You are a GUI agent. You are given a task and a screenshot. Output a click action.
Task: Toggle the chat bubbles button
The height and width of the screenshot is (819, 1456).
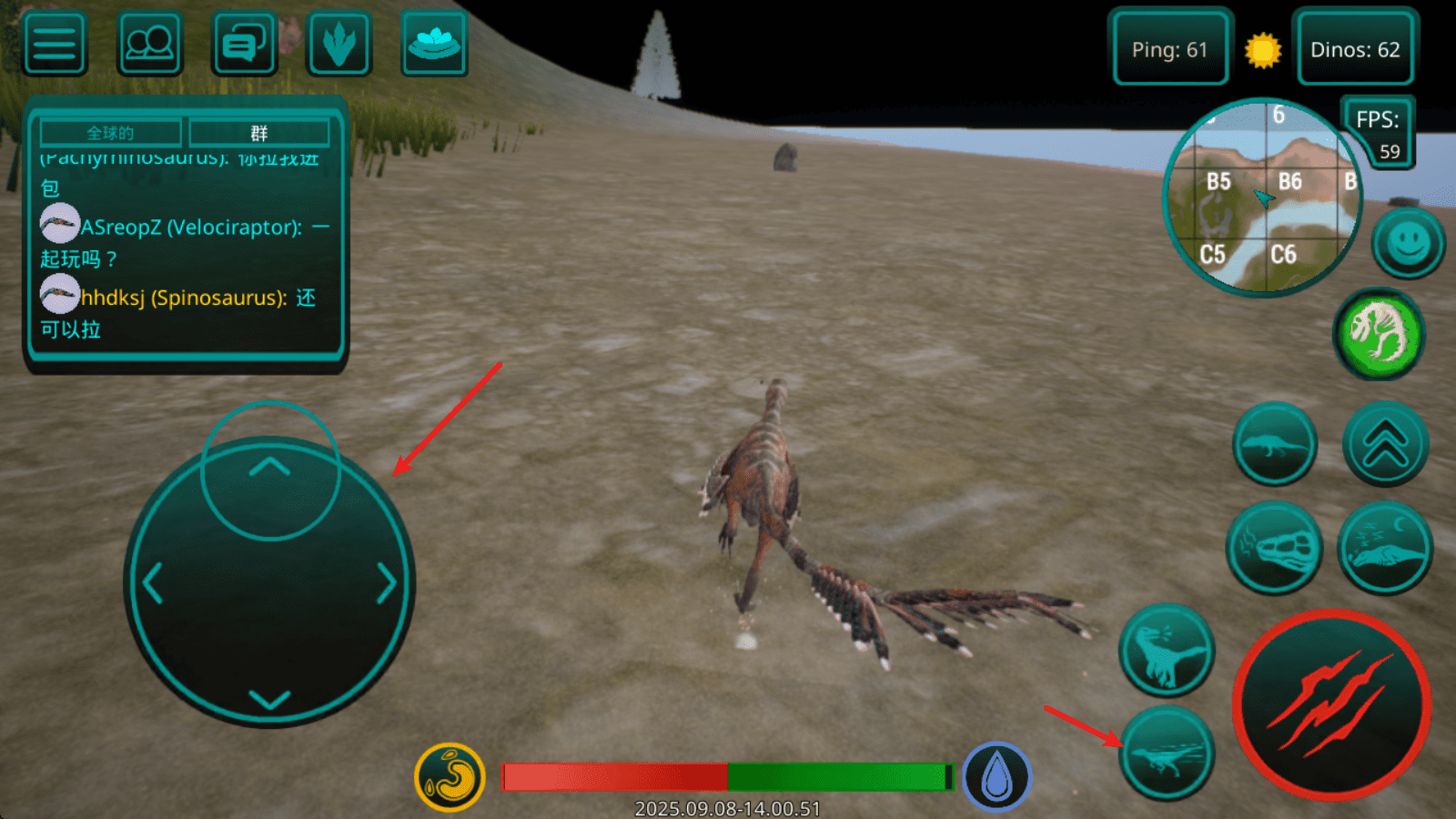(x=244, y=44)
